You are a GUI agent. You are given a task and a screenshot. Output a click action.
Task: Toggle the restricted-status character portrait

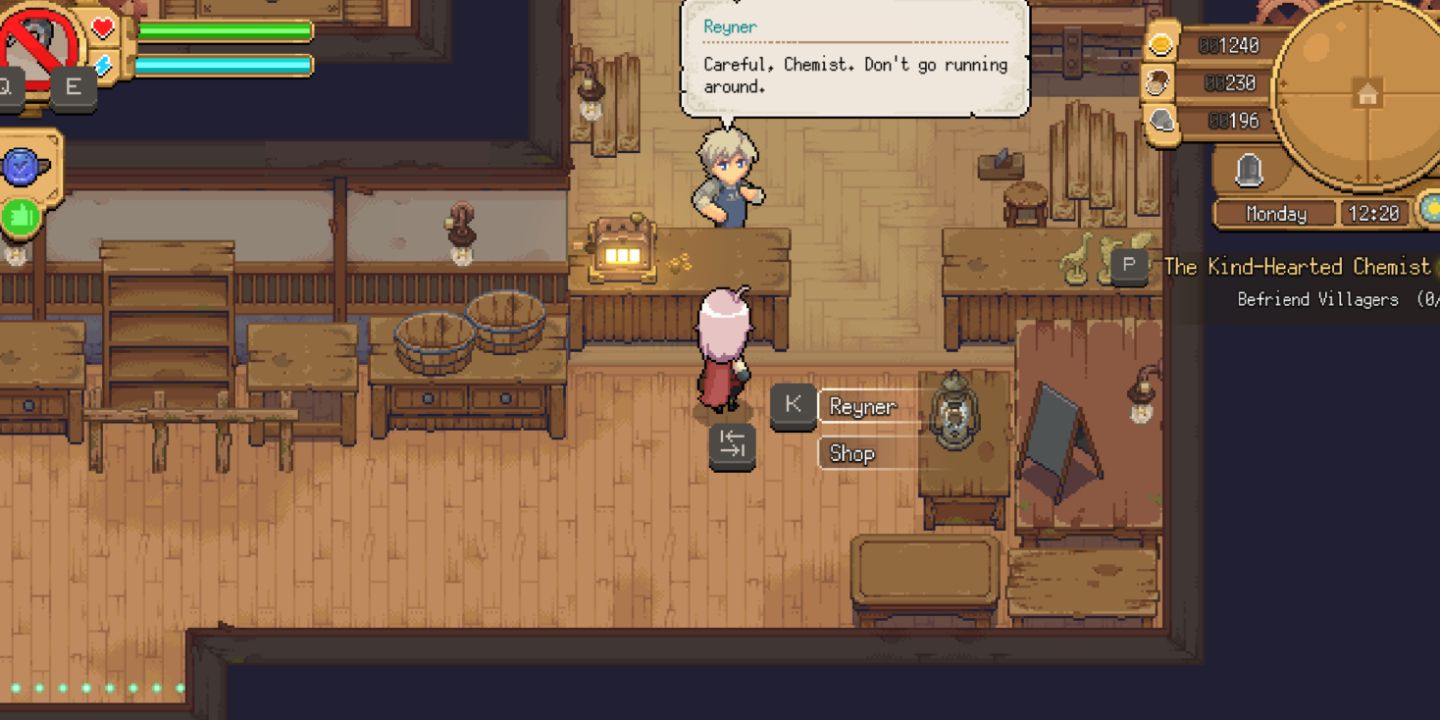33,39
